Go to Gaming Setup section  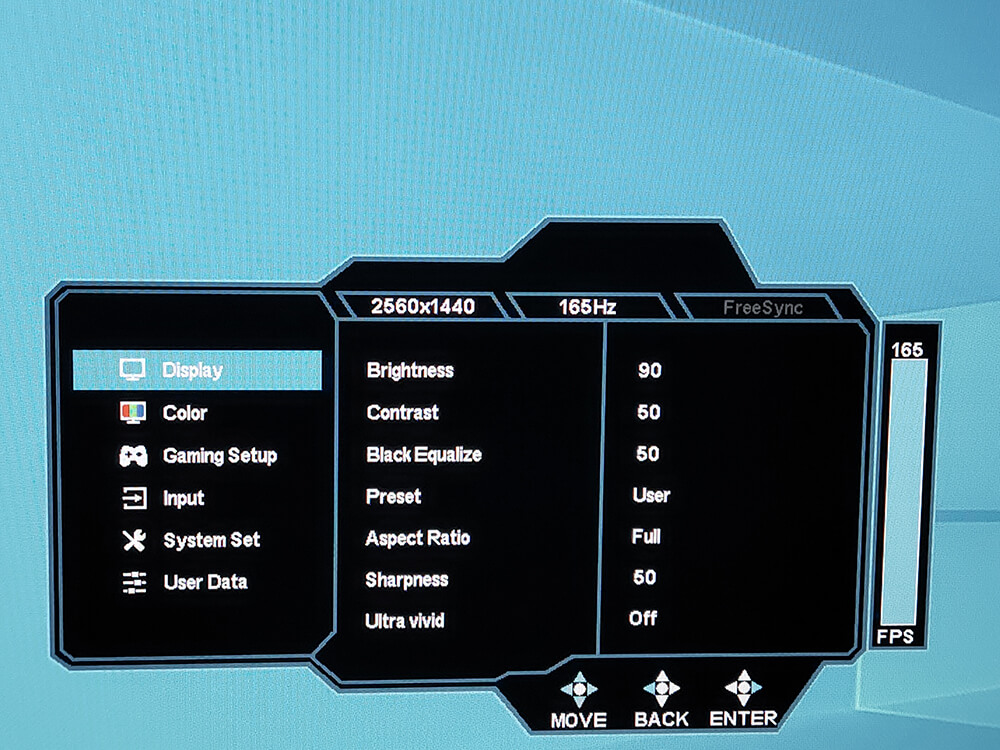tap(219, 456)
